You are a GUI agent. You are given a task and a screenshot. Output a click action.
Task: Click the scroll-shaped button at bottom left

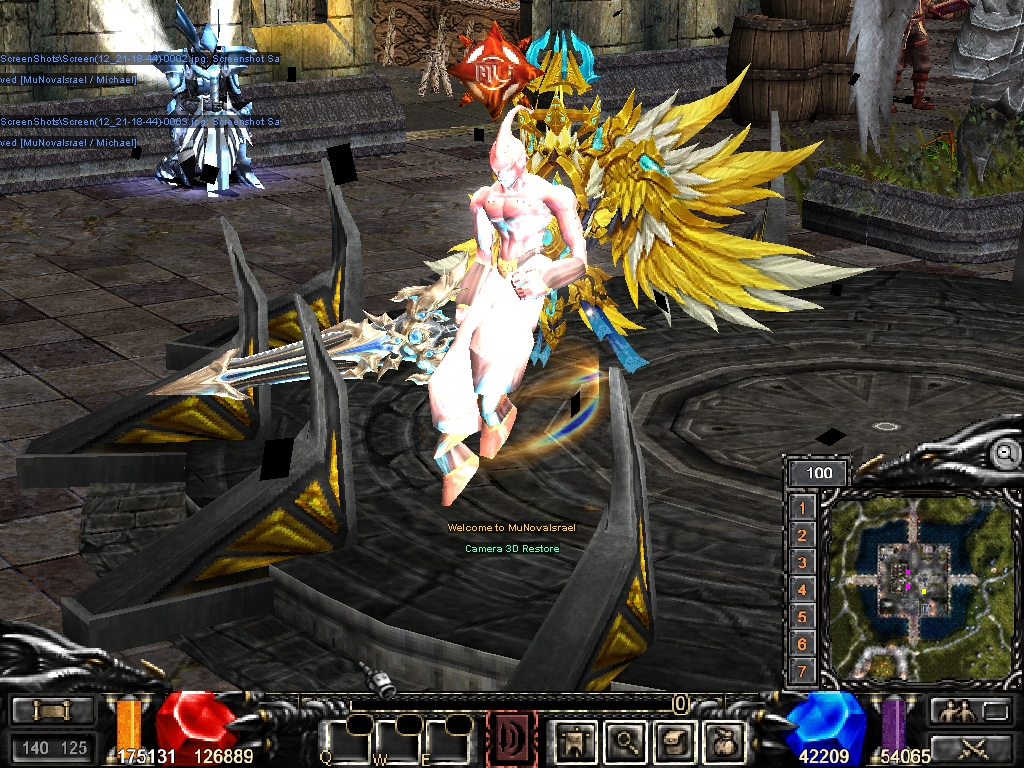[x=53, y=711]
